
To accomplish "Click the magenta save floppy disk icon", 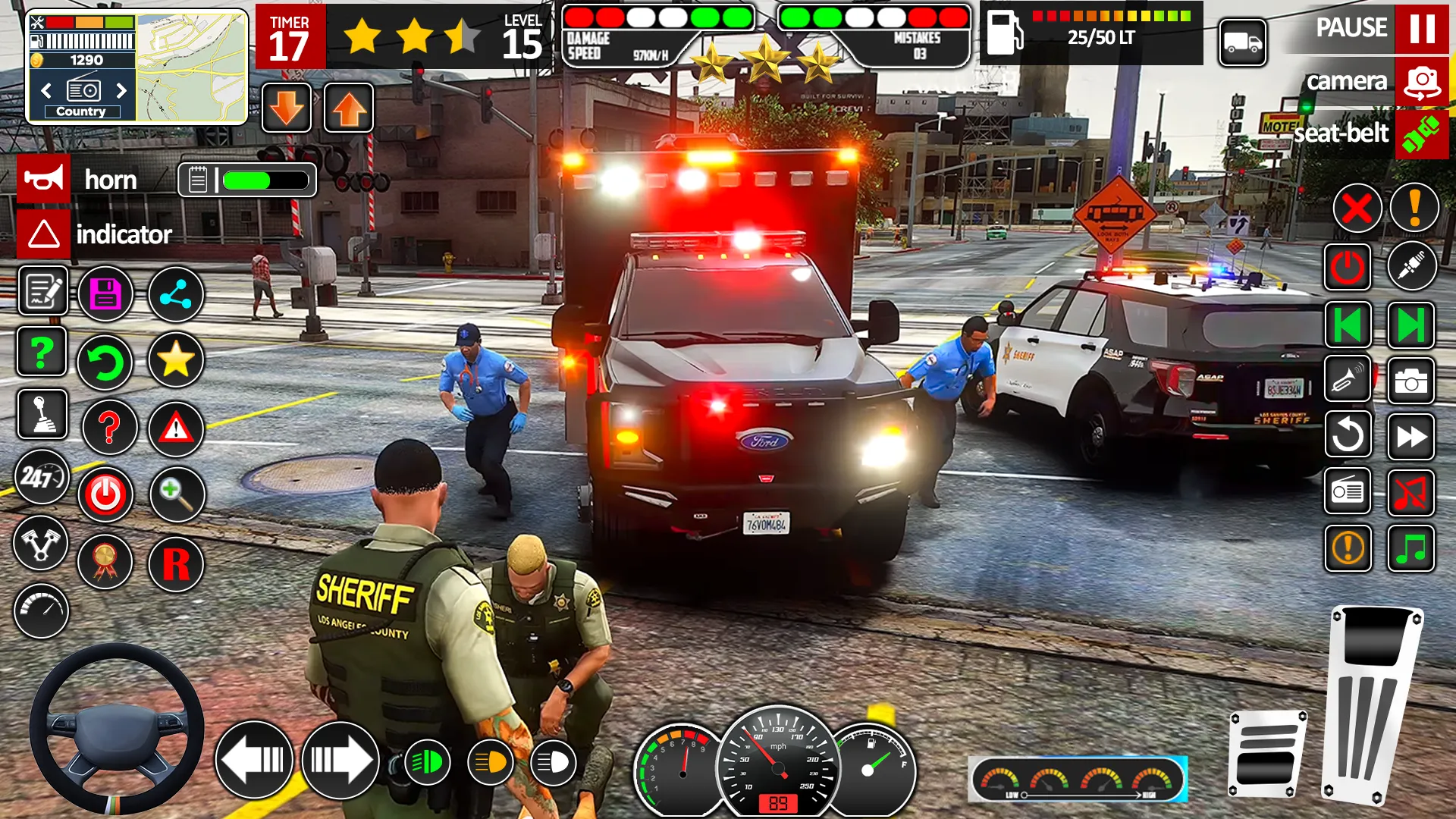I will pos(106,293).
